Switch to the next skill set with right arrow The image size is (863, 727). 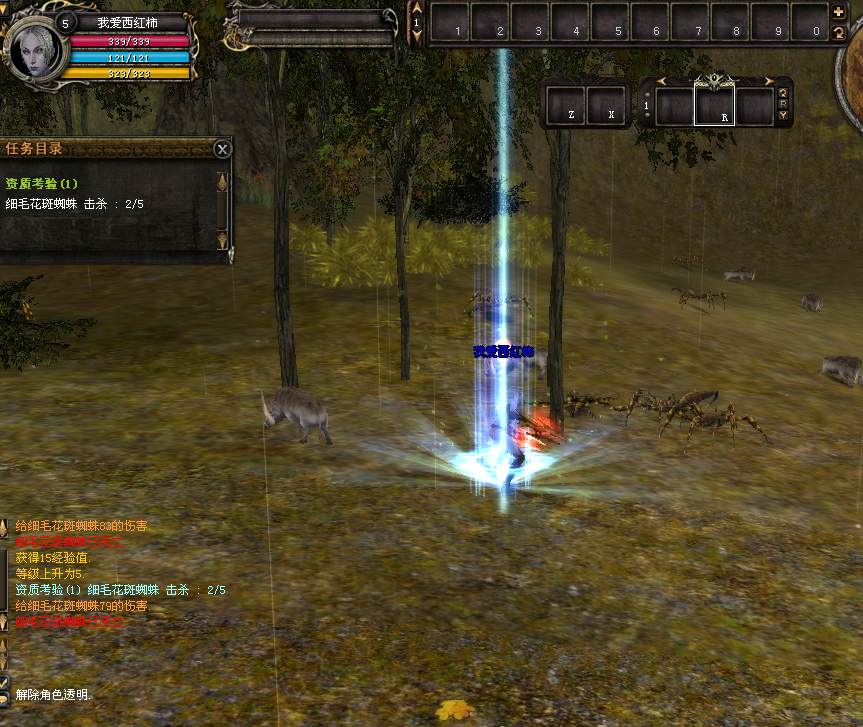point(768,81)
